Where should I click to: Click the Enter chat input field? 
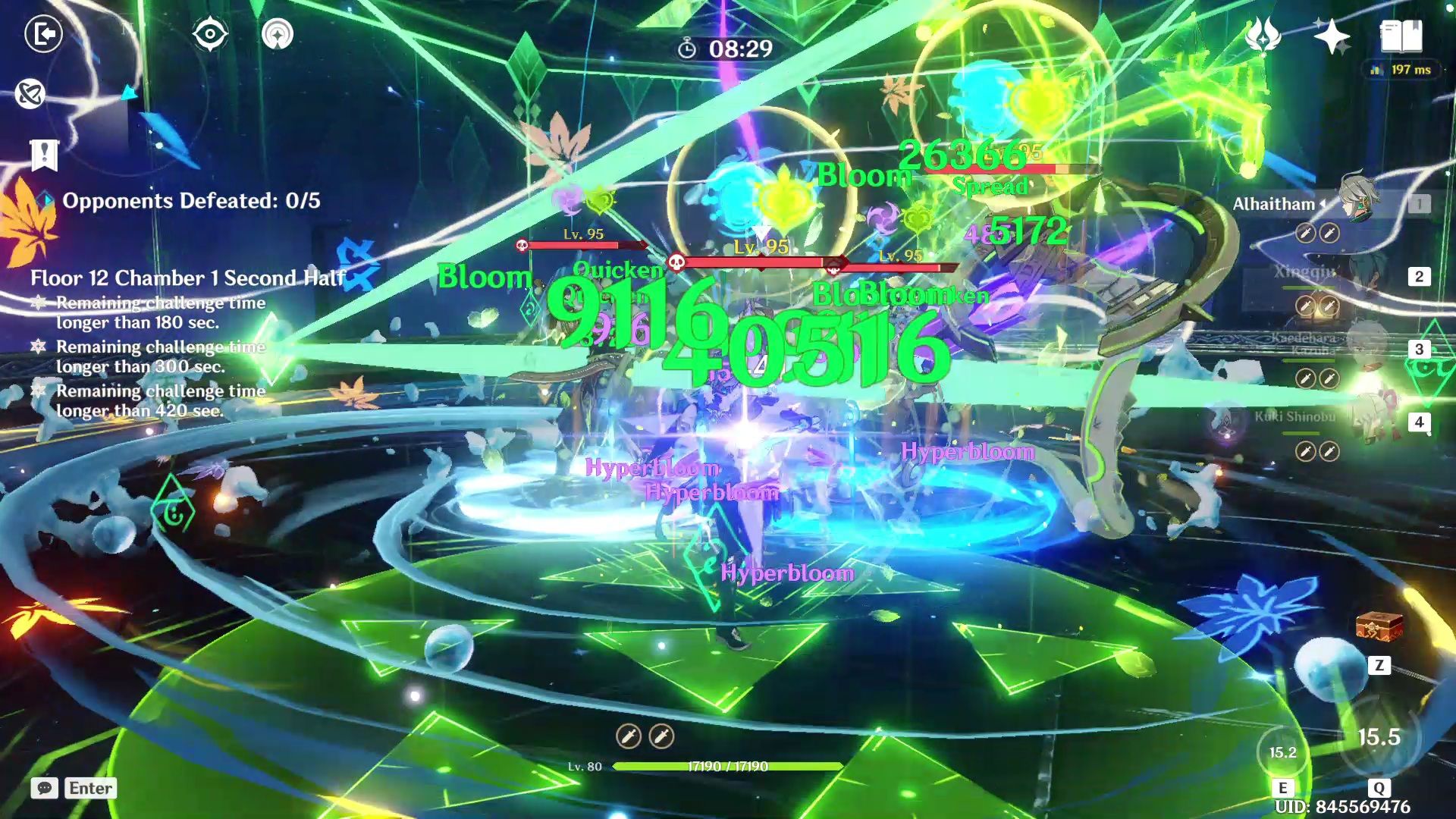(x=89, y=788)
